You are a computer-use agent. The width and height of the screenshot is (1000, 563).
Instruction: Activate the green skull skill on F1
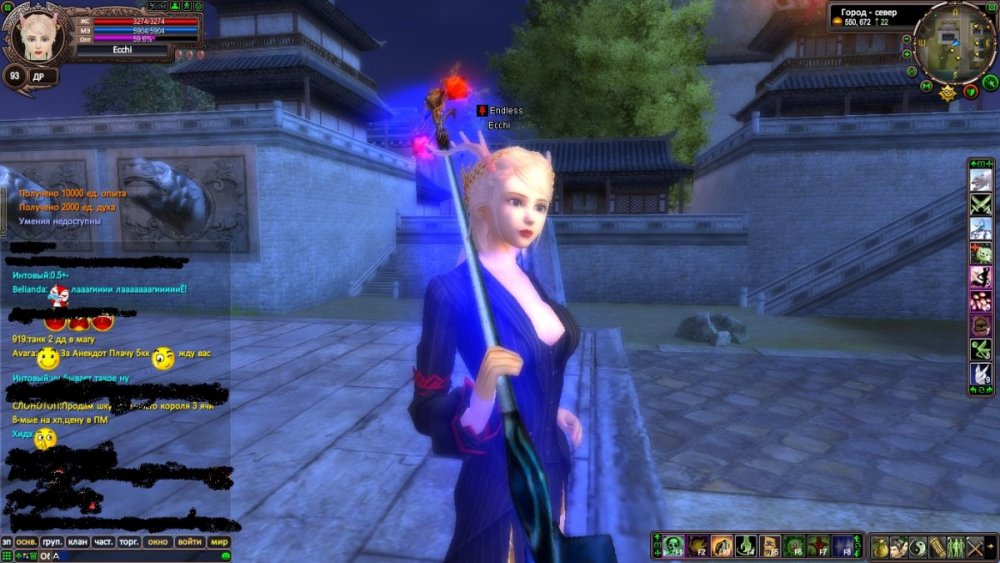pyautogui.click(x=672, y=546)
